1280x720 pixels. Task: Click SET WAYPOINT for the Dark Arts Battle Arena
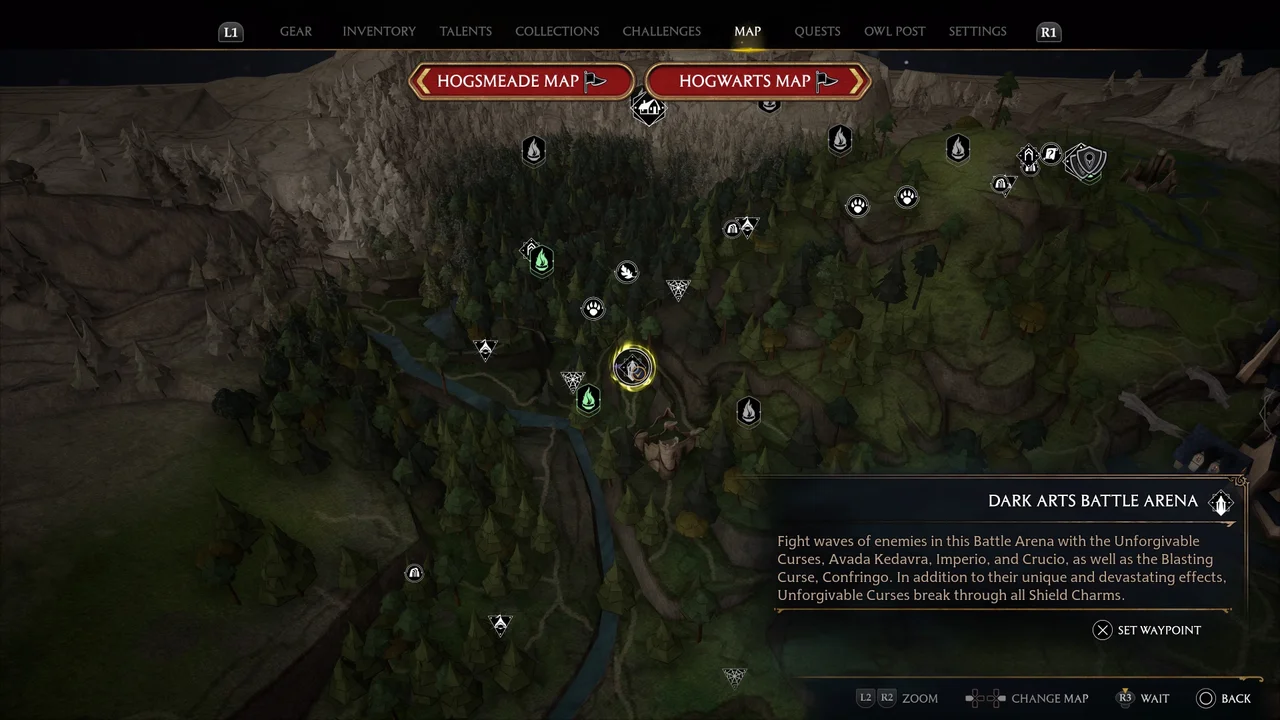click(x=1147, y=630)
